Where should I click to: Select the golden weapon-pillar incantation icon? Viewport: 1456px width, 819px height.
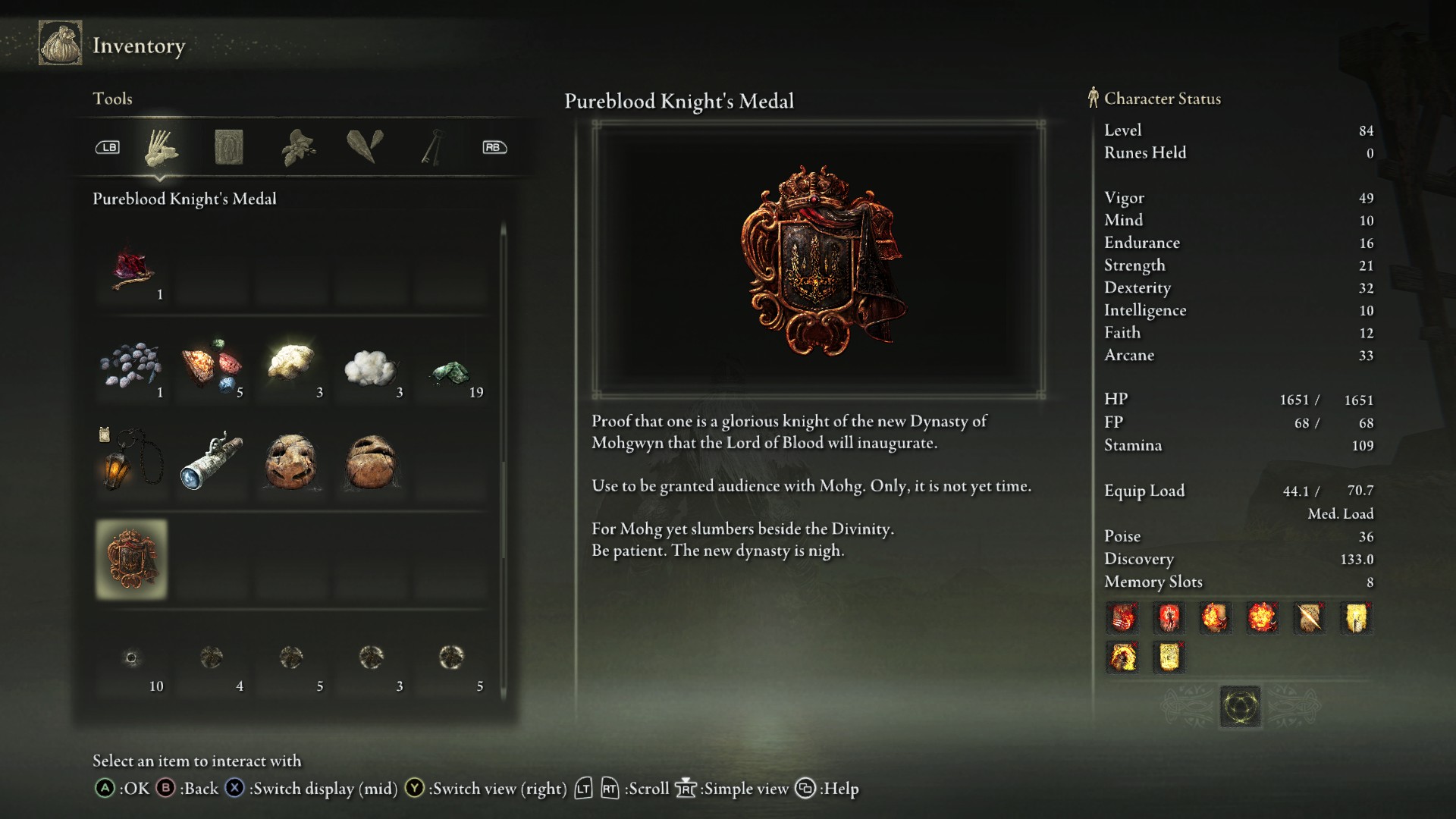(x=1356, y=618)
